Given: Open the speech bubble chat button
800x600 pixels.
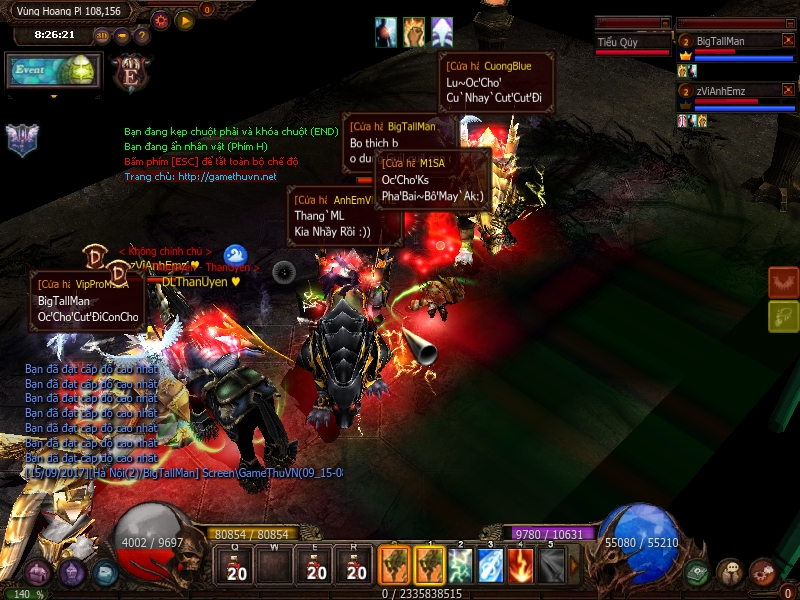Looking at the screenshot, I should tap(730, 572).
